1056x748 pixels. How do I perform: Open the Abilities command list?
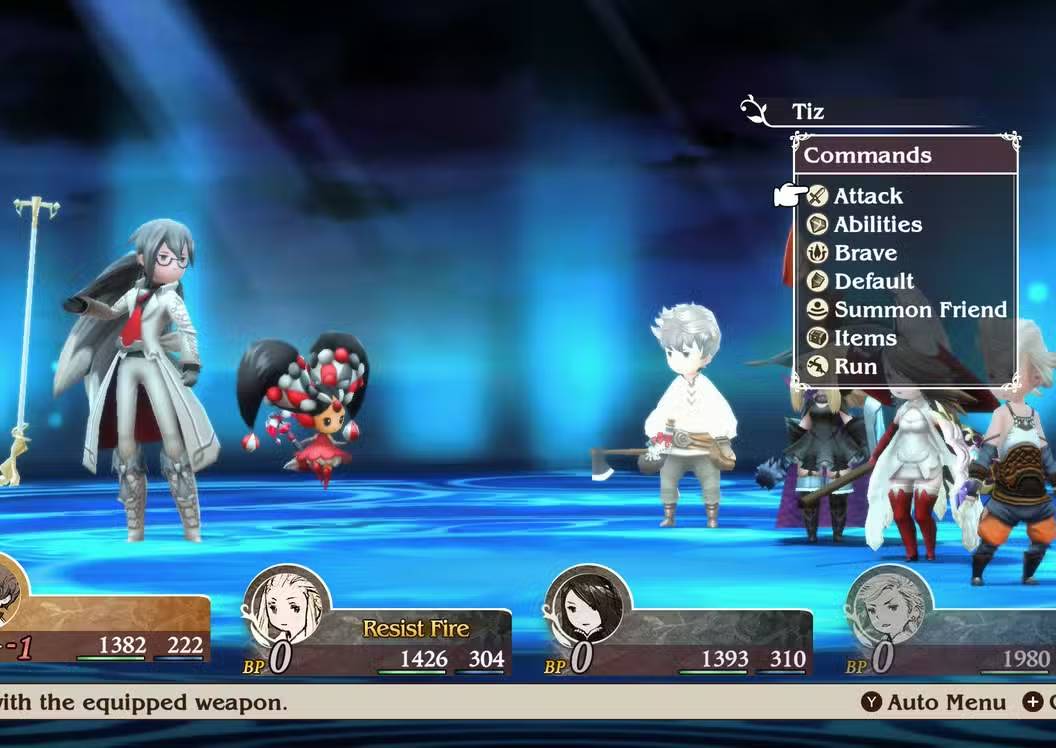click(877, 225)
